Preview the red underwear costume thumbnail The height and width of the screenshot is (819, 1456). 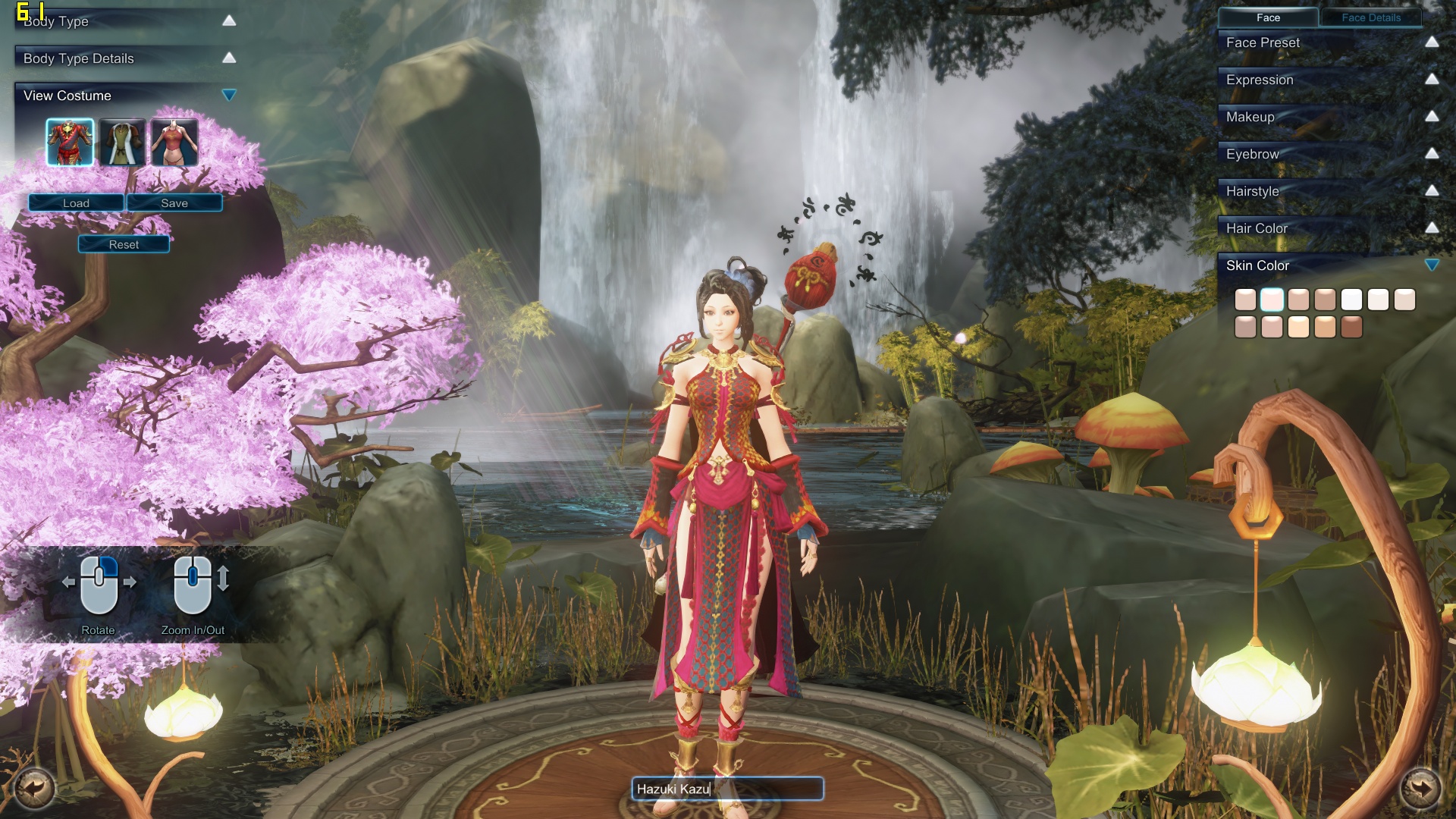tap(174, 142)
